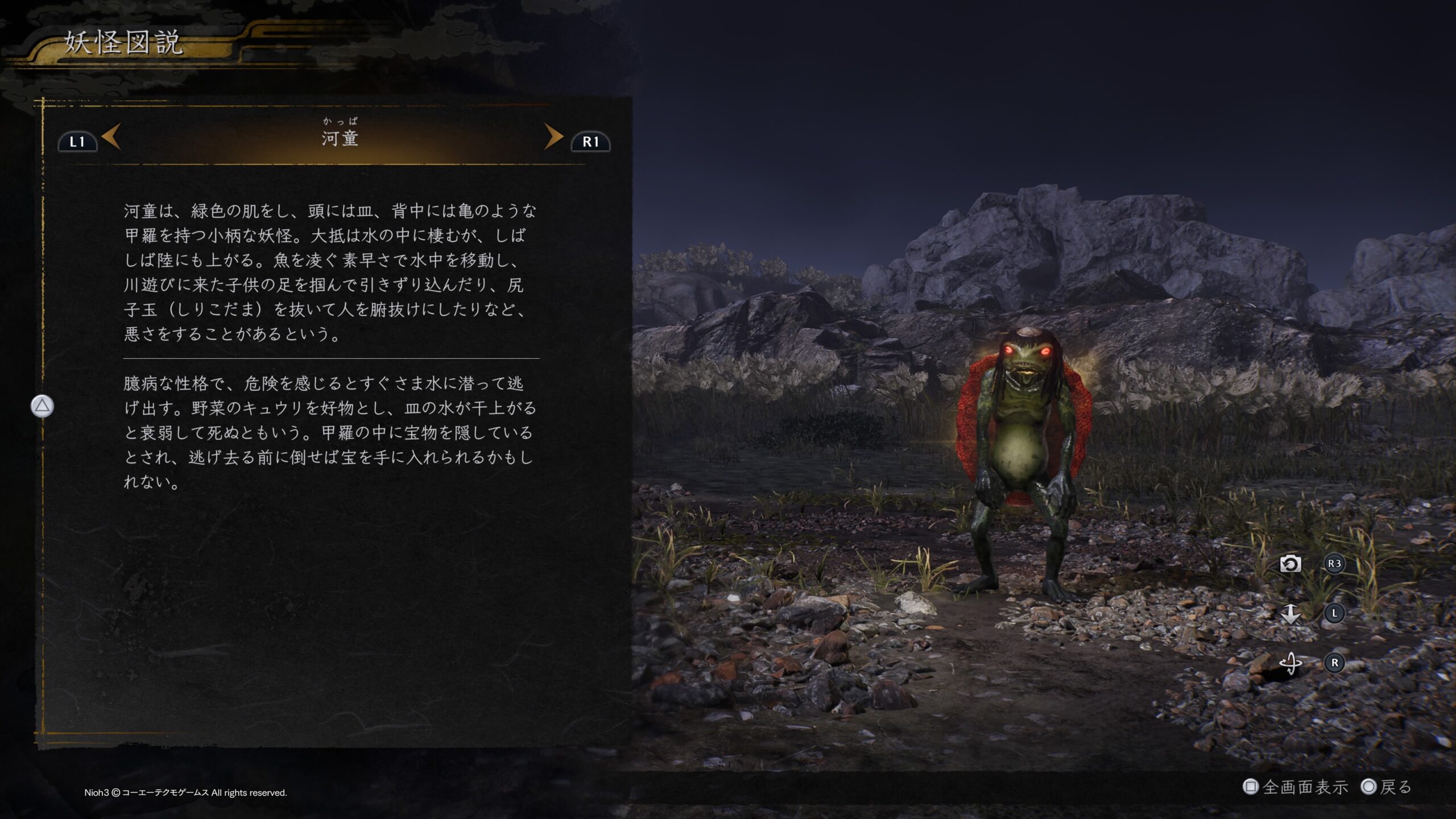Go to the previous yokai entry arrow
This screenshot has width=1456, height=819.
click(x=111, y=136)
